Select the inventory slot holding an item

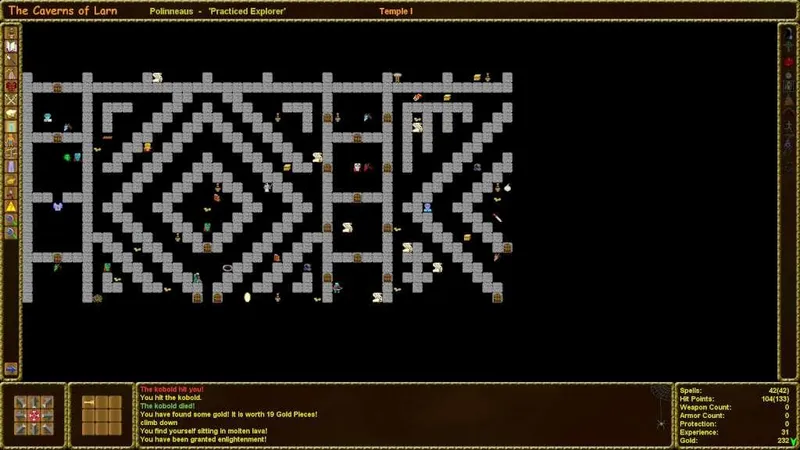coord(88,404)
